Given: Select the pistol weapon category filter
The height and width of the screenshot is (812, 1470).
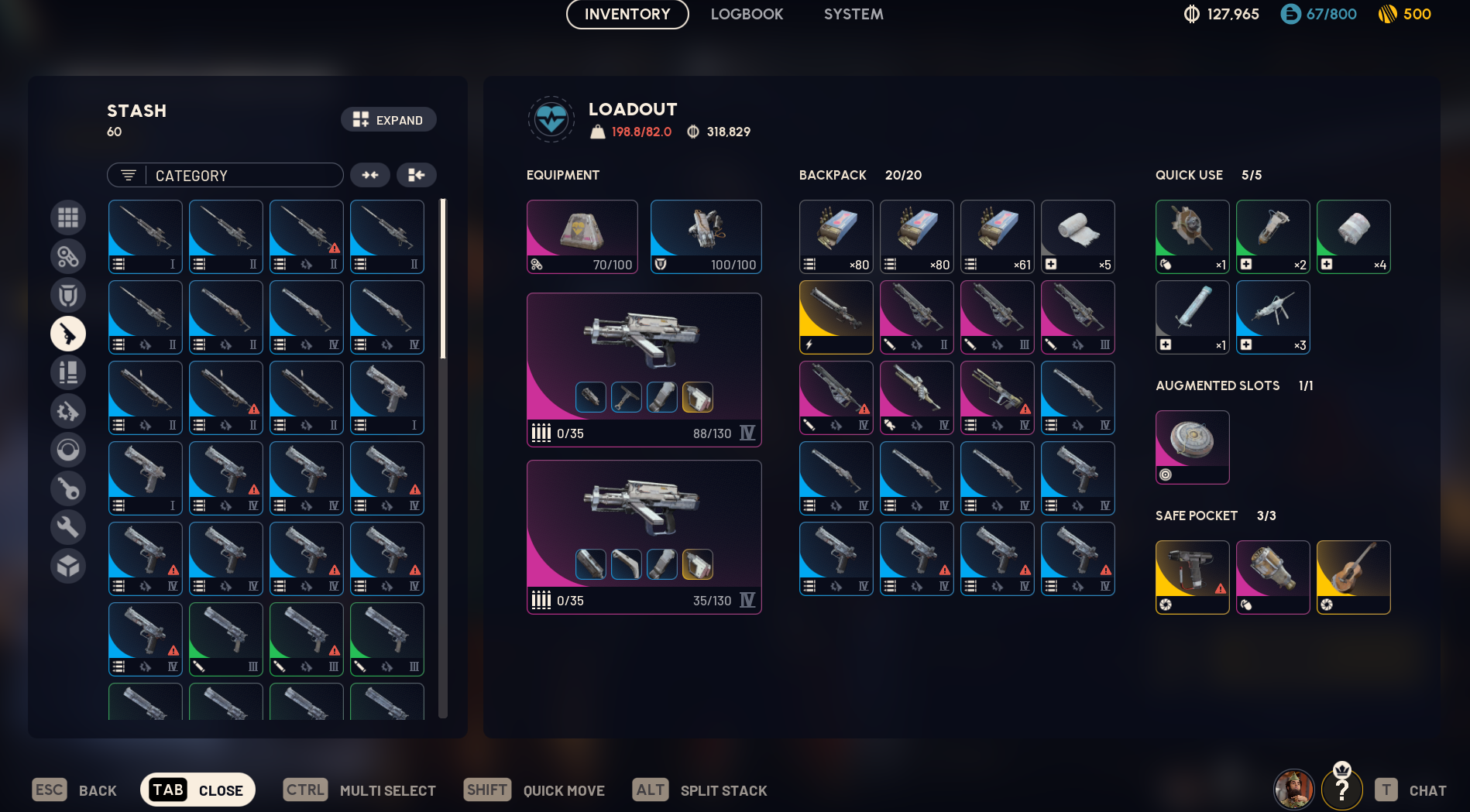Looking at the screenshot, I should pyautogui.click(x=68, y=334).
